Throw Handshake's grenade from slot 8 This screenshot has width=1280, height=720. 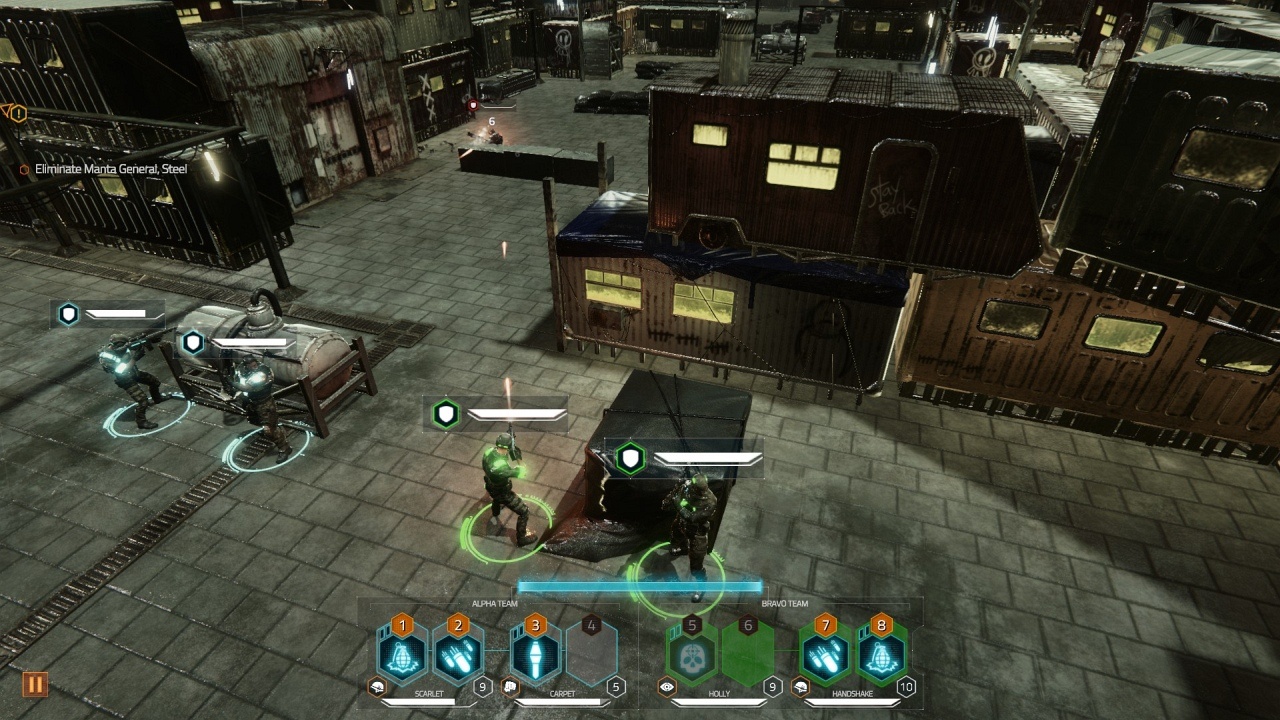881,655
